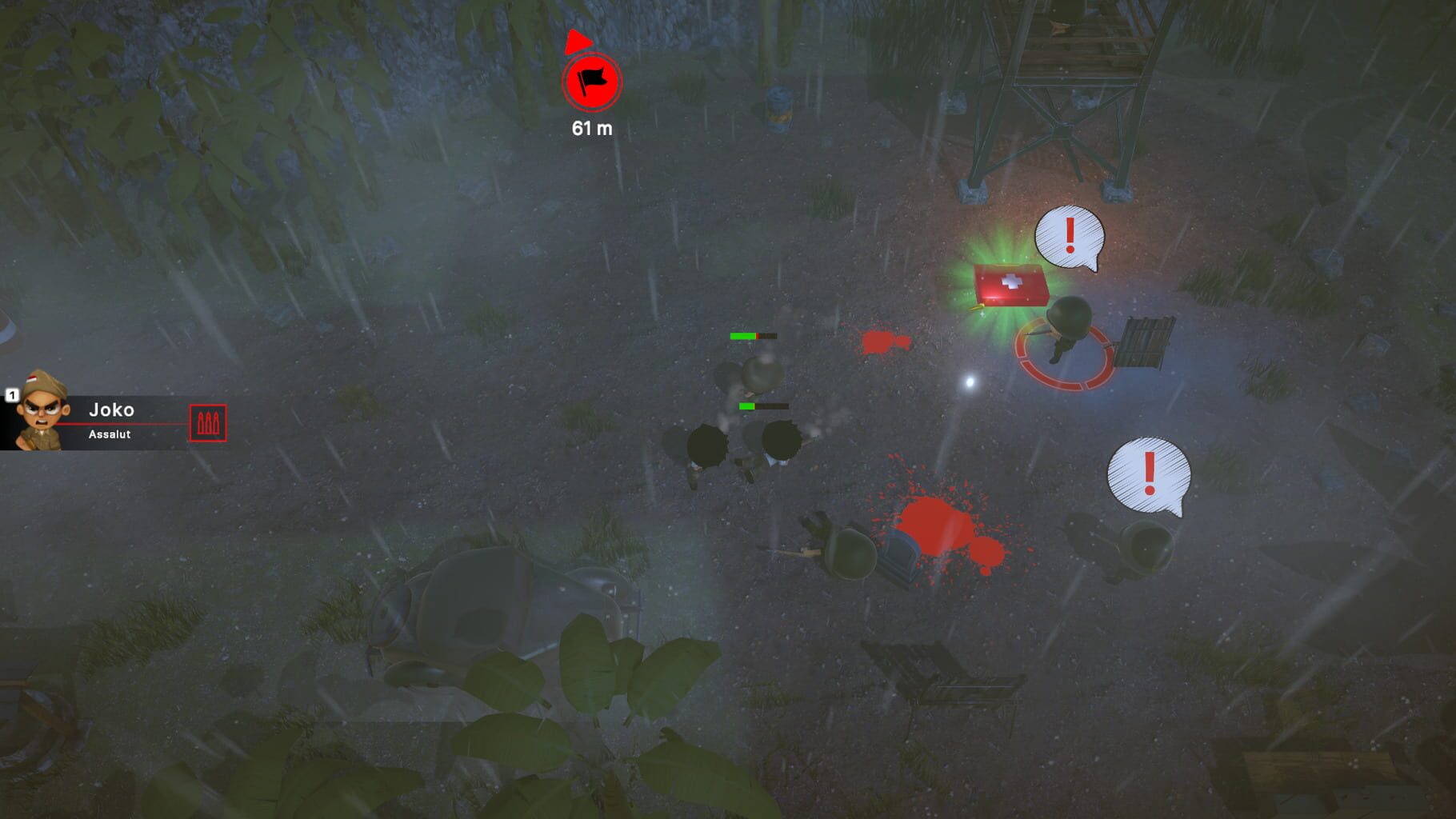Click the red directional arrow above the flag marker
Viewport: 1456px width, 819px height.
pos(578,40)
